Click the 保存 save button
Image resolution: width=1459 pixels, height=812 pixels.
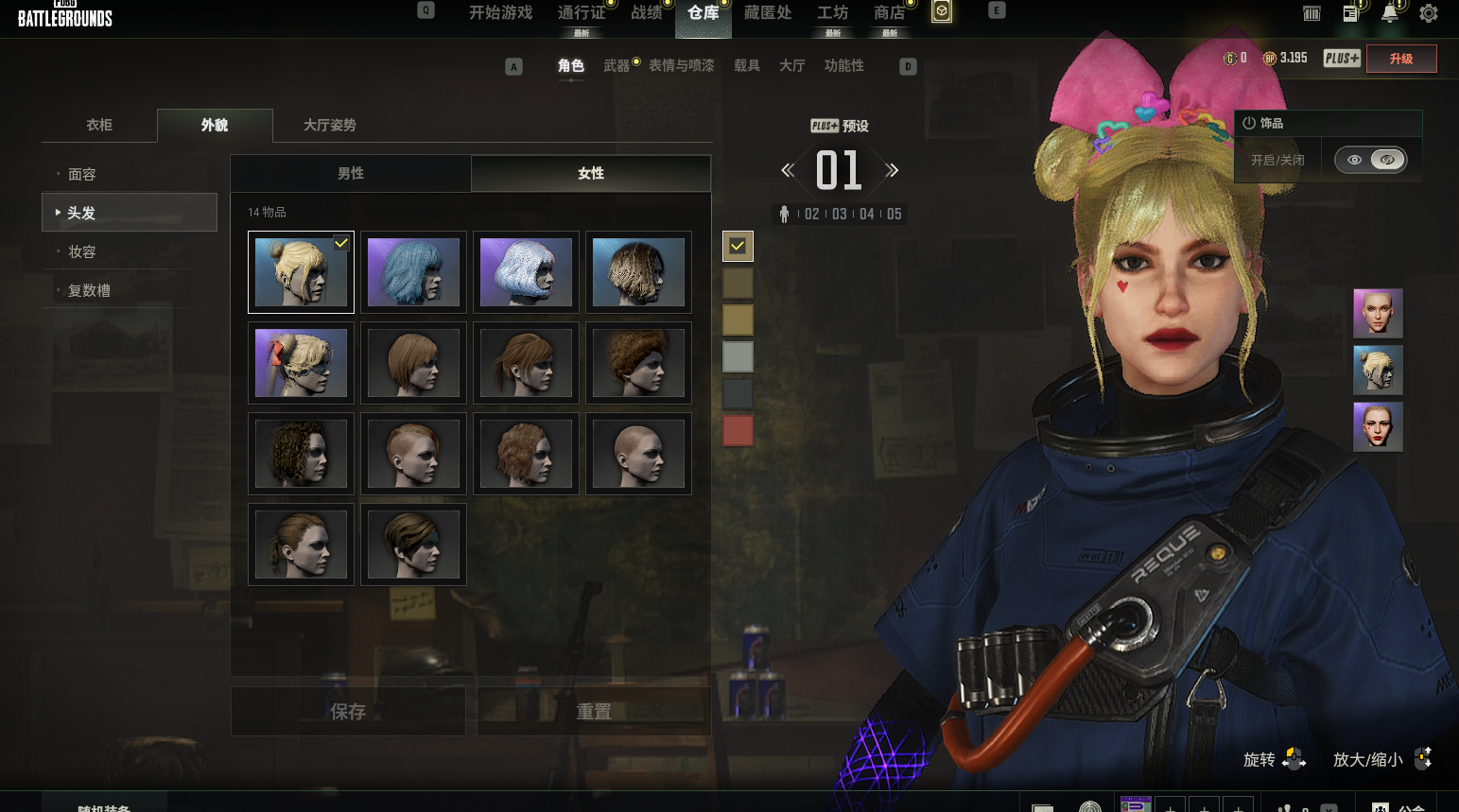[348, 712]
